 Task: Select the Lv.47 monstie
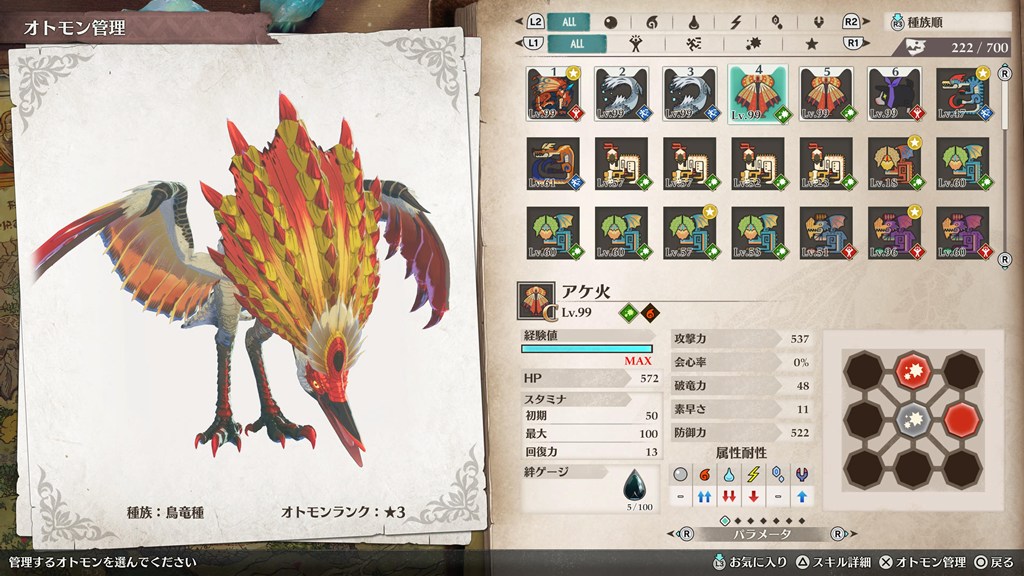[x=962, y=94]
